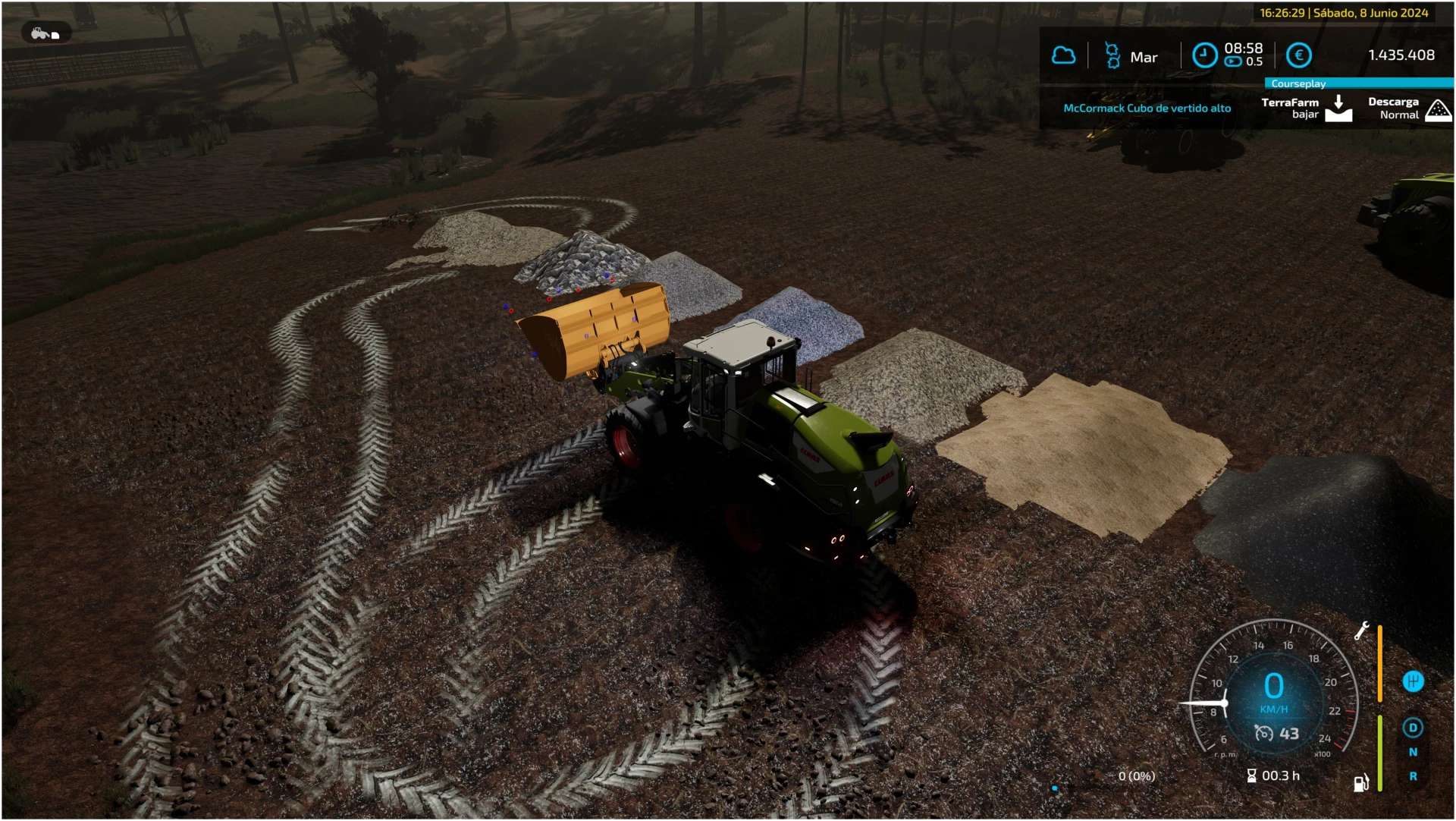Click the vehicle icon in the top-left corner

pyautogui.click(x=45, y=33)
